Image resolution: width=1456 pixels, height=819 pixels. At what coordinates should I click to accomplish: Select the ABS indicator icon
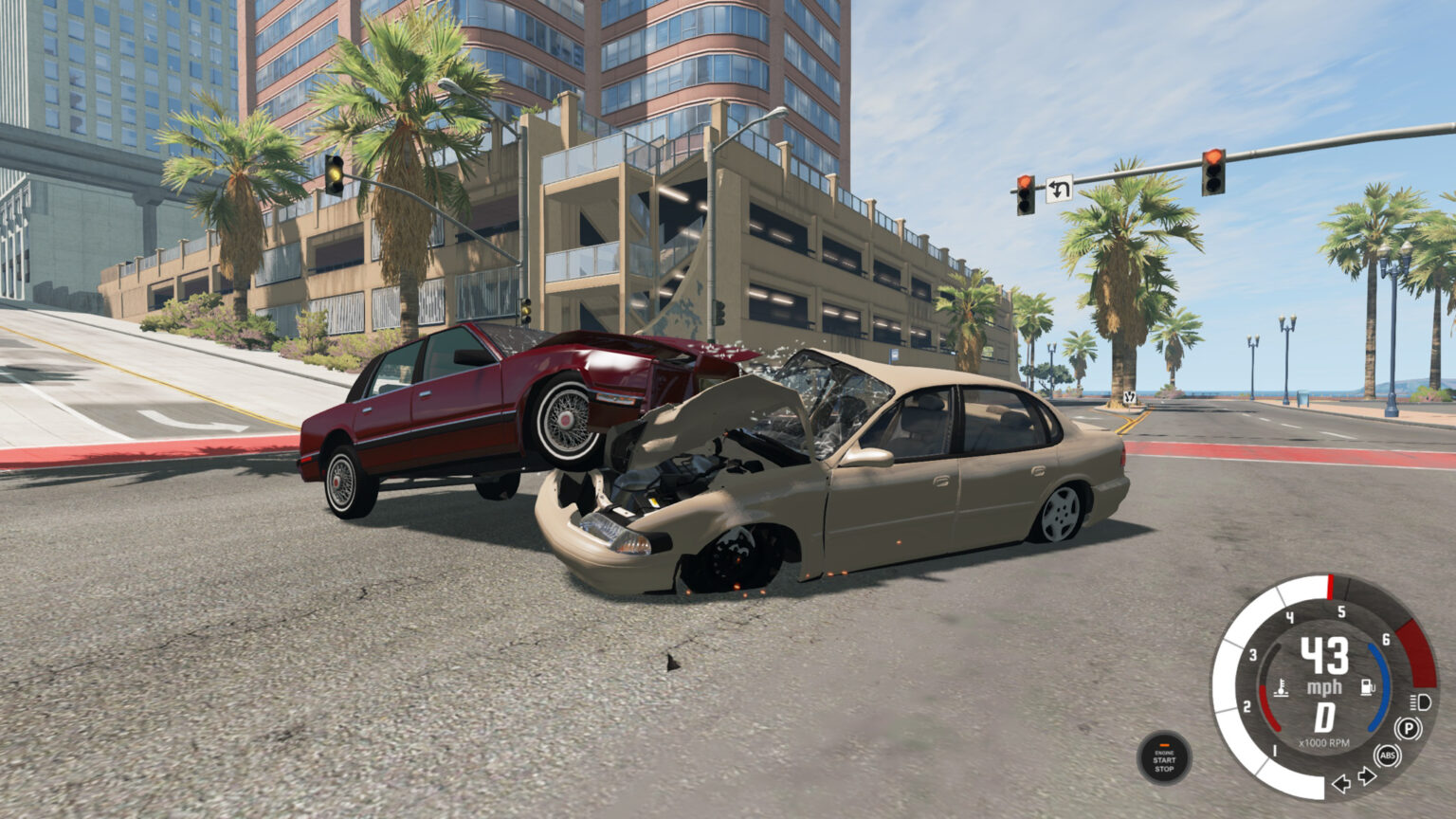[x=1388, y=755]
